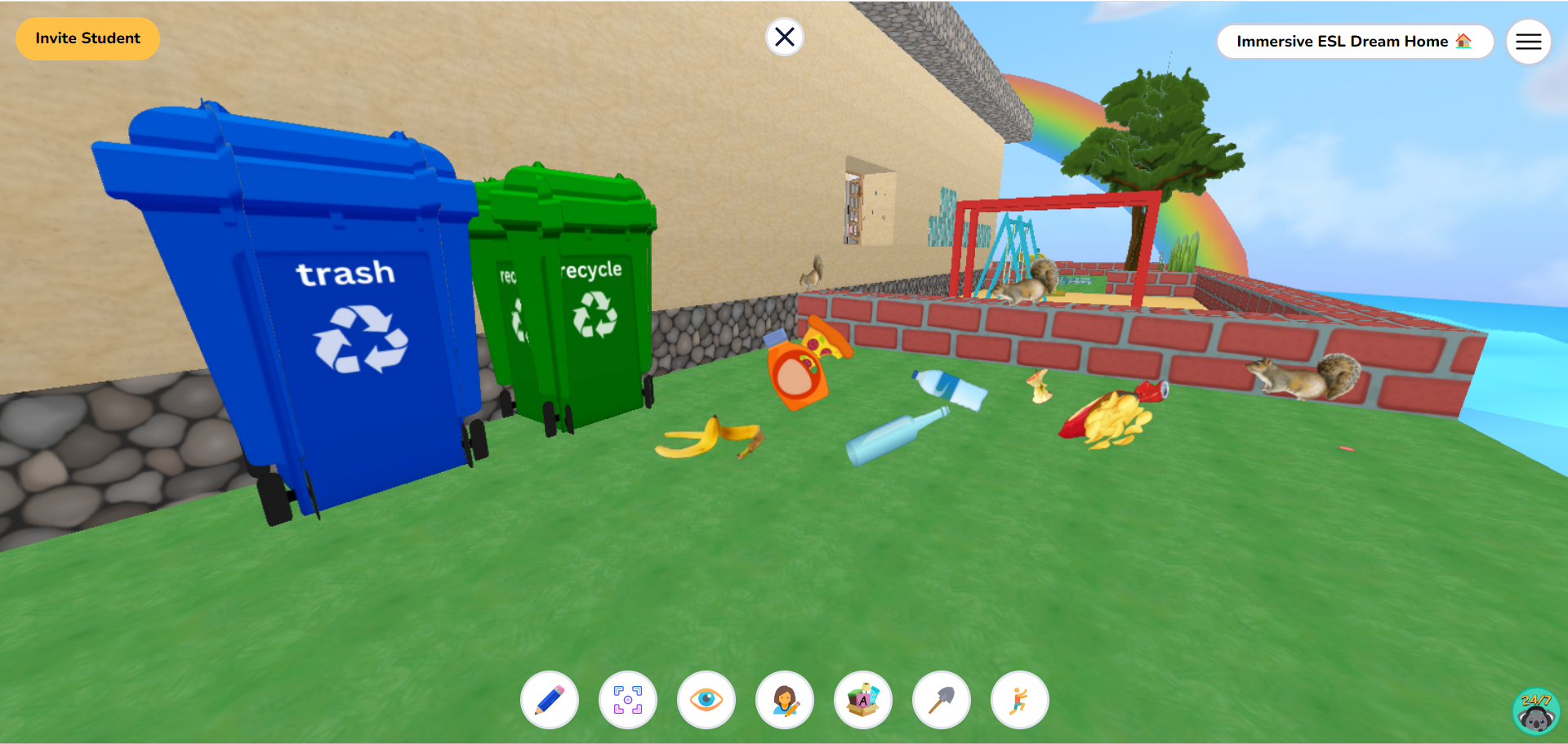Open the framing/focus tool
Image resolution: width=1568 pixels, height=744 pixels.
point(628,700)
